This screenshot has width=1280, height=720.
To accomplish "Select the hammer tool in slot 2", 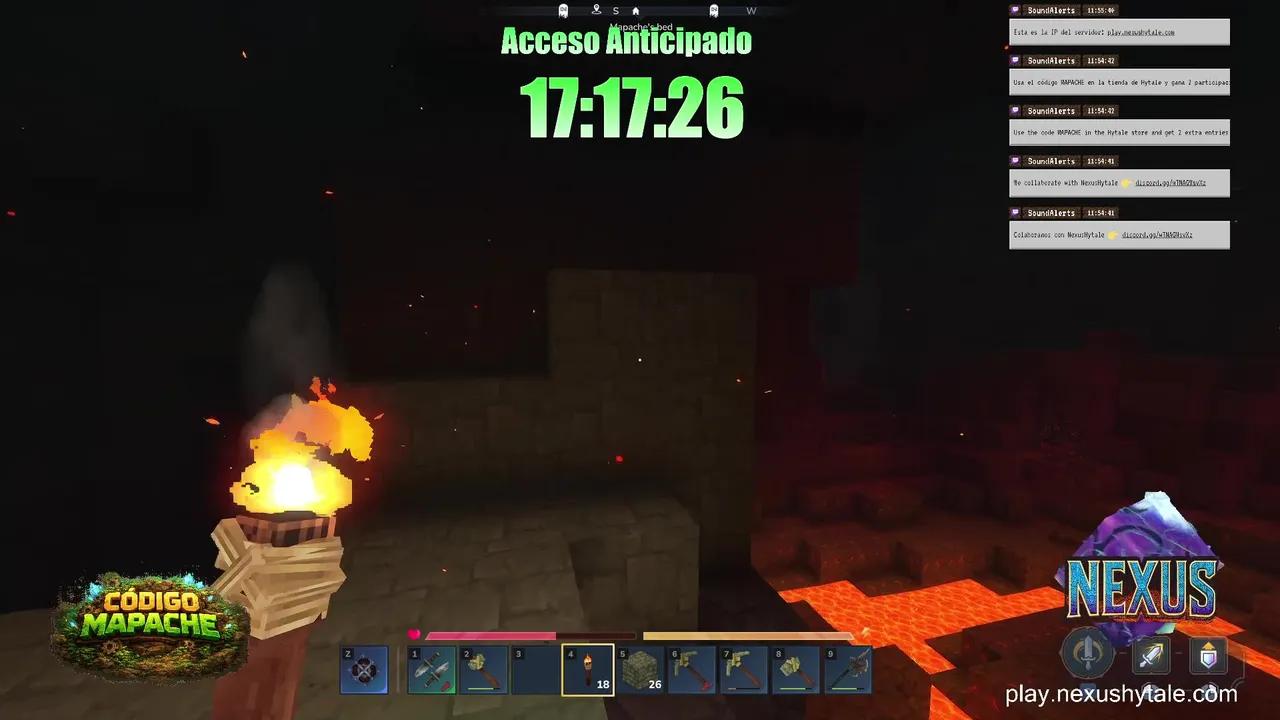I will tap(484, 668).
